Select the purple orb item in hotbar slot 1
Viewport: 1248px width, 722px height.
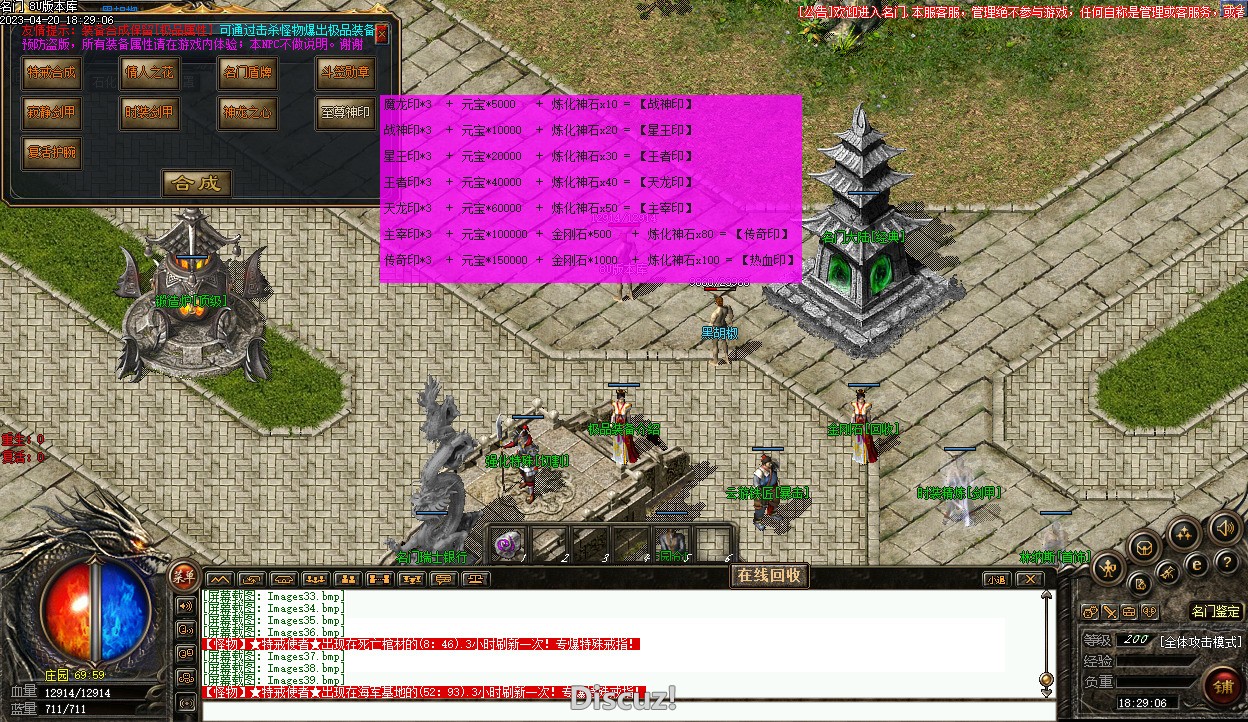tap(506, 544)
